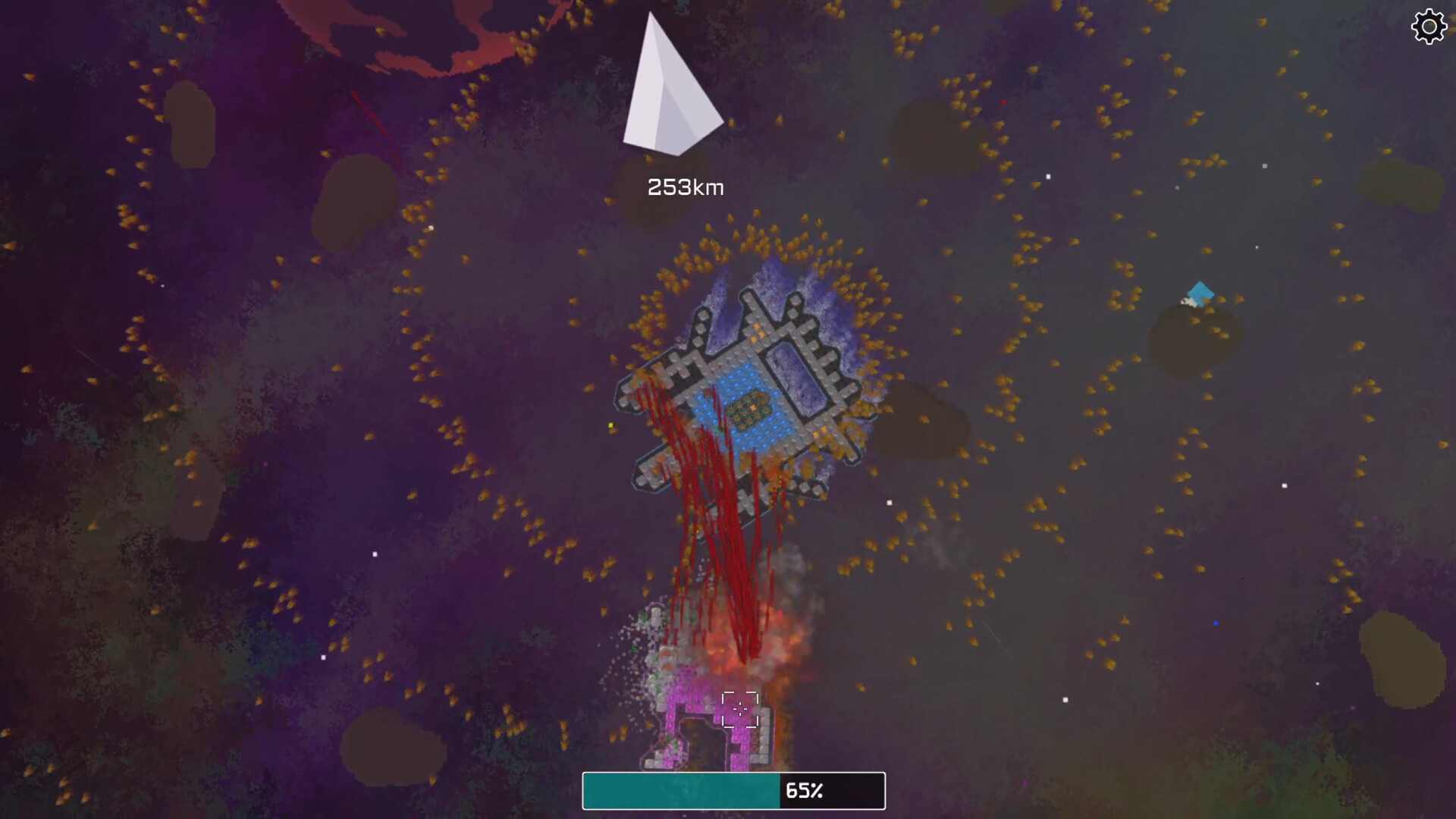The width and height of the screenshot is (1456, 819).
Task: Open the settings gear icon
Action: [1429, 27]
